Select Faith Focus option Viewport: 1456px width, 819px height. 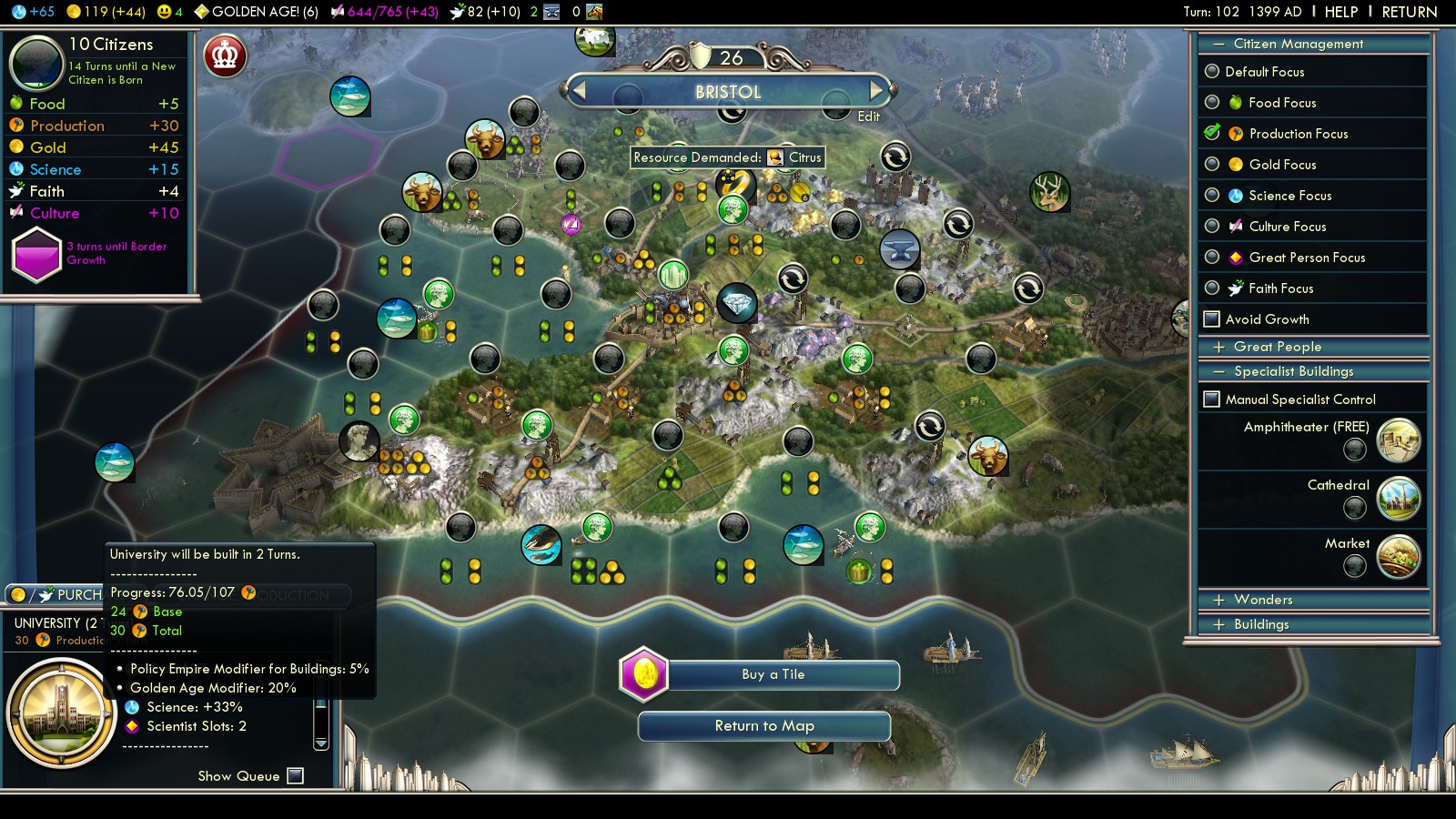pyautogui.click(x=1212, y=288)
